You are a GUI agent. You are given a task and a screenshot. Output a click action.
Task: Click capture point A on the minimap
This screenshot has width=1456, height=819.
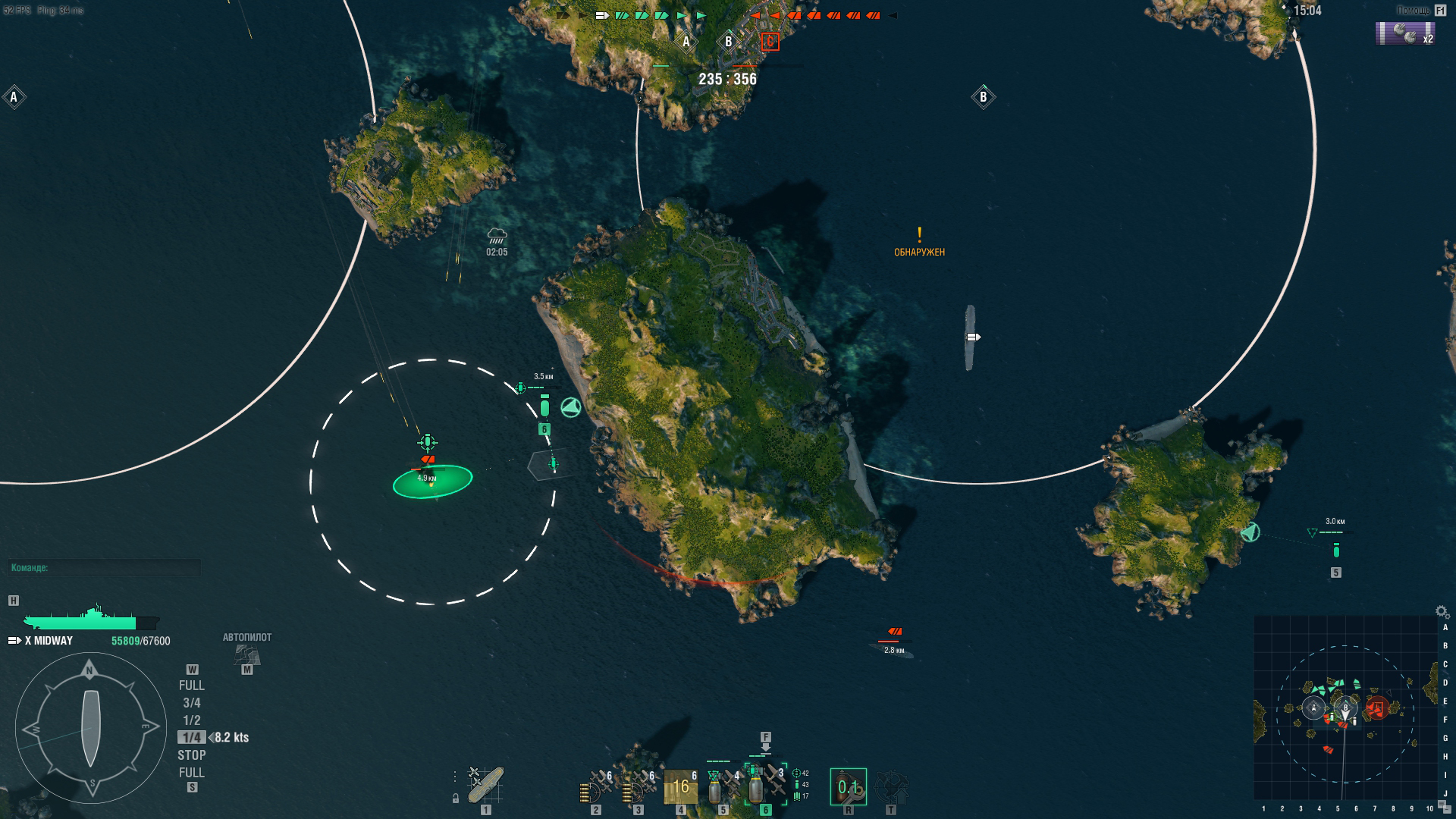1313,709
